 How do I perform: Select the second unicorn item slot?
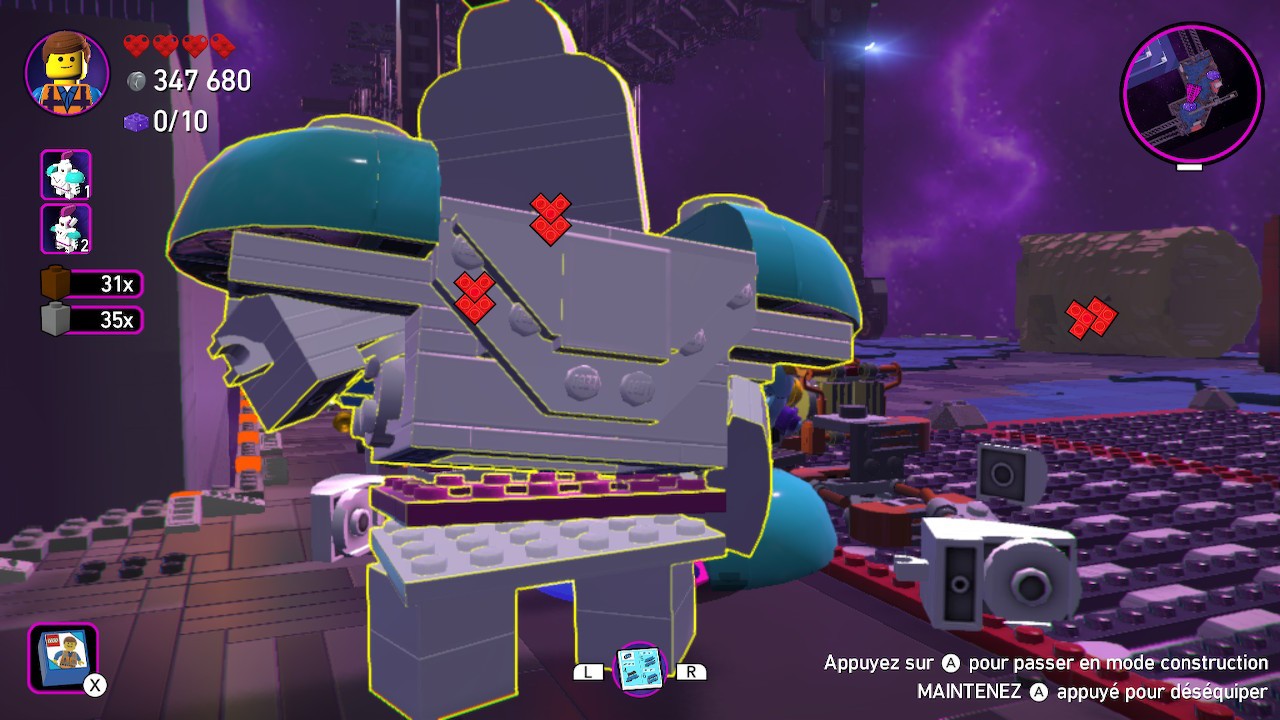(x=66, y=229)
